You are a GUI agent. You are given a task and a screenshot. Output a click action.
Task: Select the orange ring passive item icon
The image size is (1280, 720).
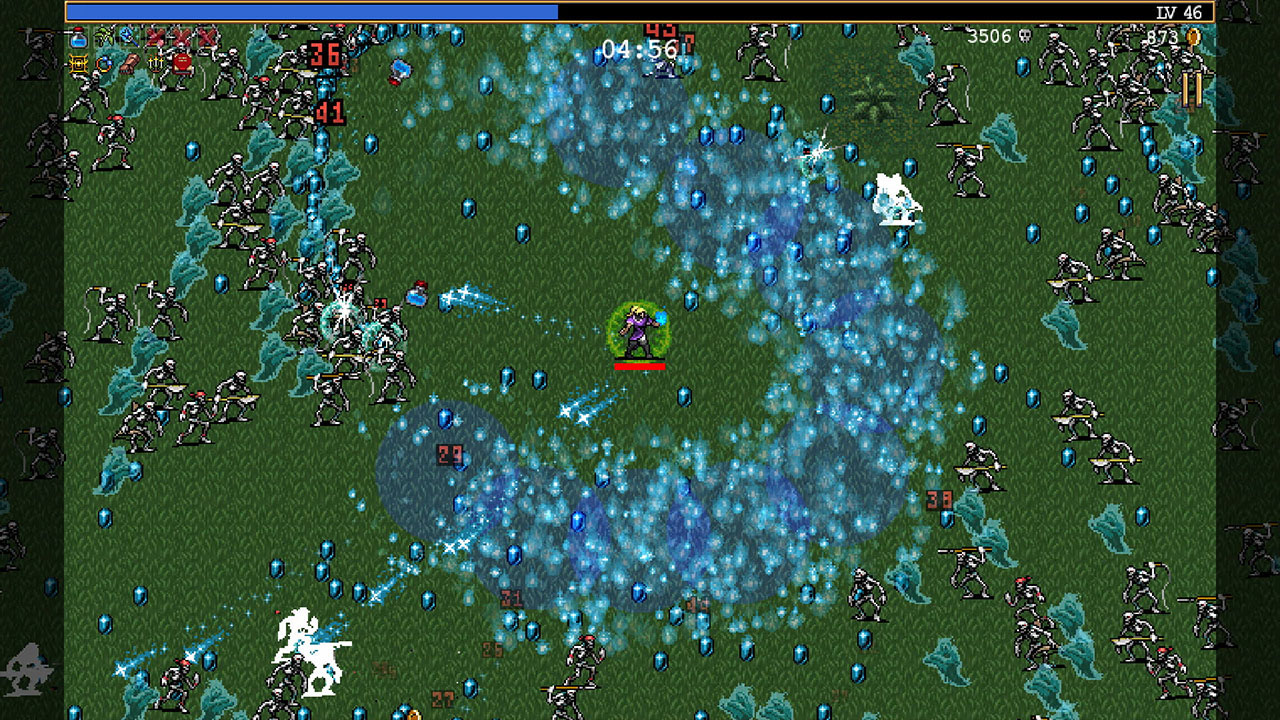tap(102, 62)
